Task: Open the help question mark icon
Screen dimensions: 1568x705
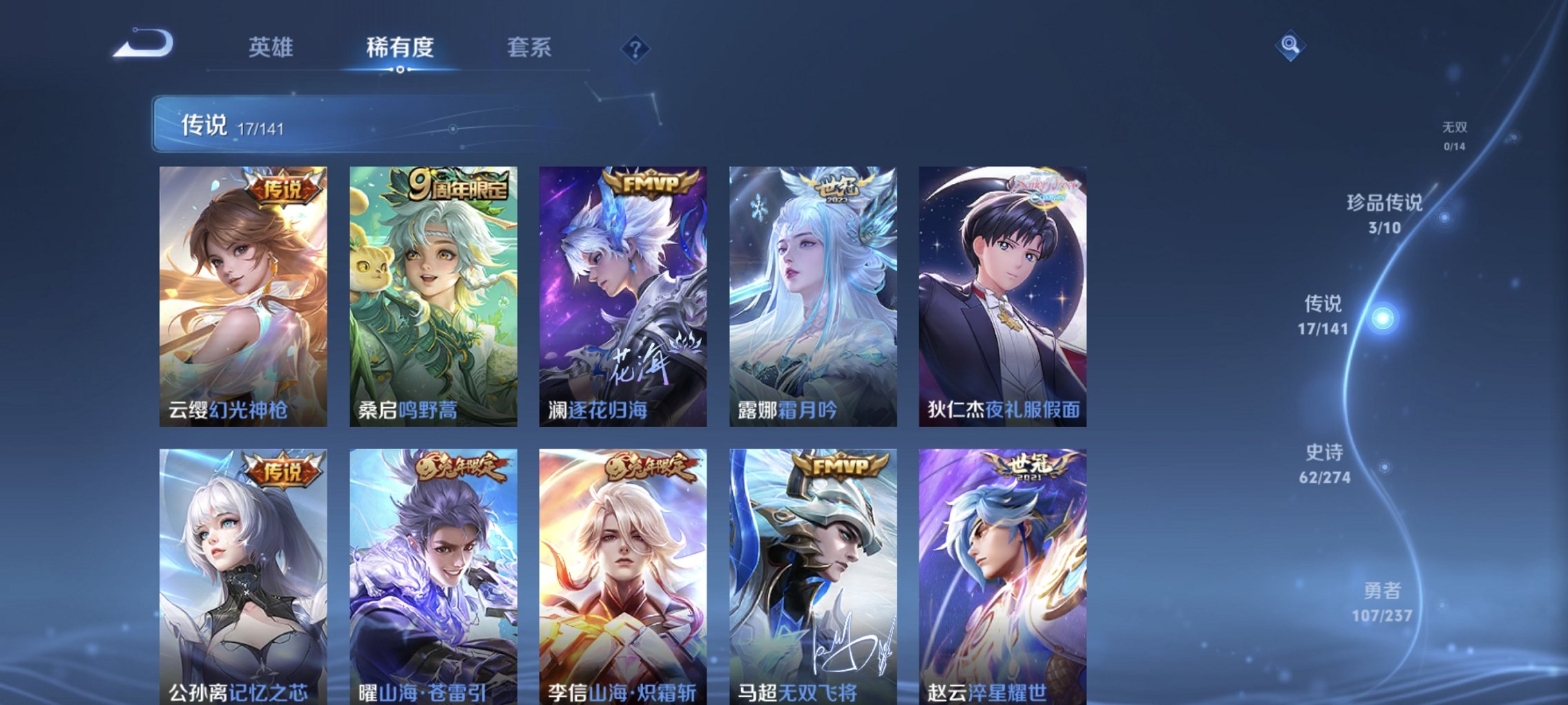Action: (x=637, y=48)
